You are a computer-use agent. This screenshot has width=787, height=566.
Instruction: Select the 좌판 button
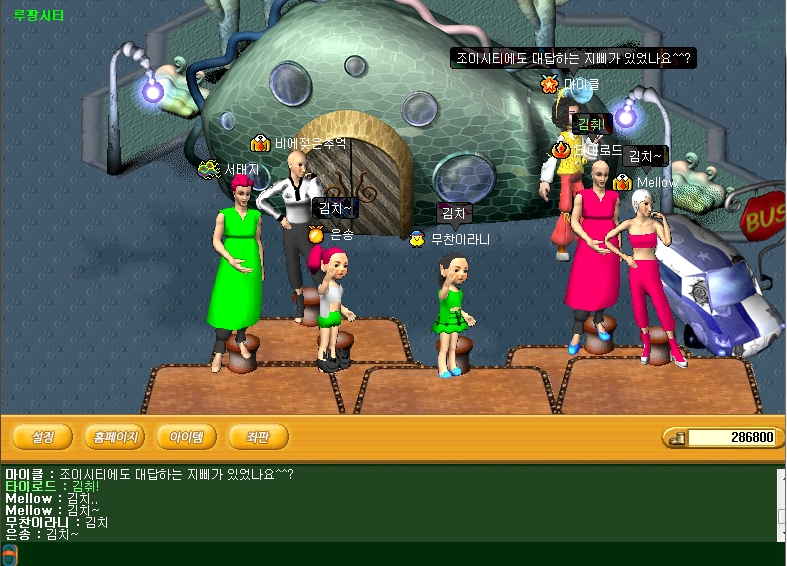259,437
